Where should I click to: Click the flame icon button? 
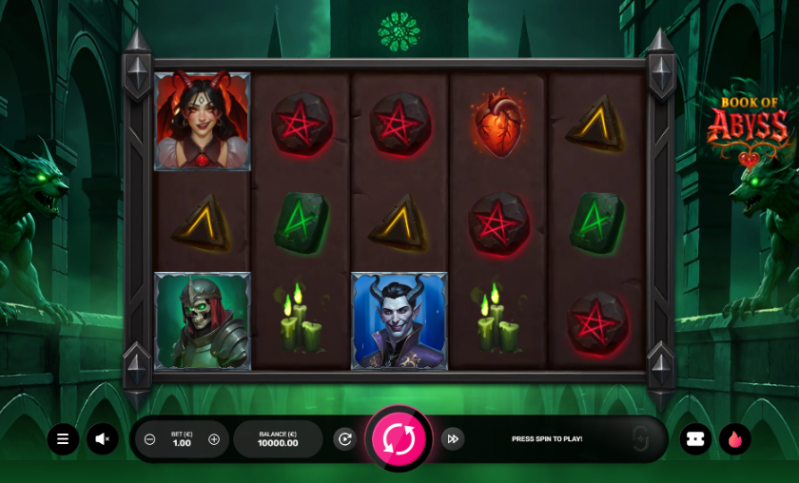pyautogui.click(x=735, y=438)
